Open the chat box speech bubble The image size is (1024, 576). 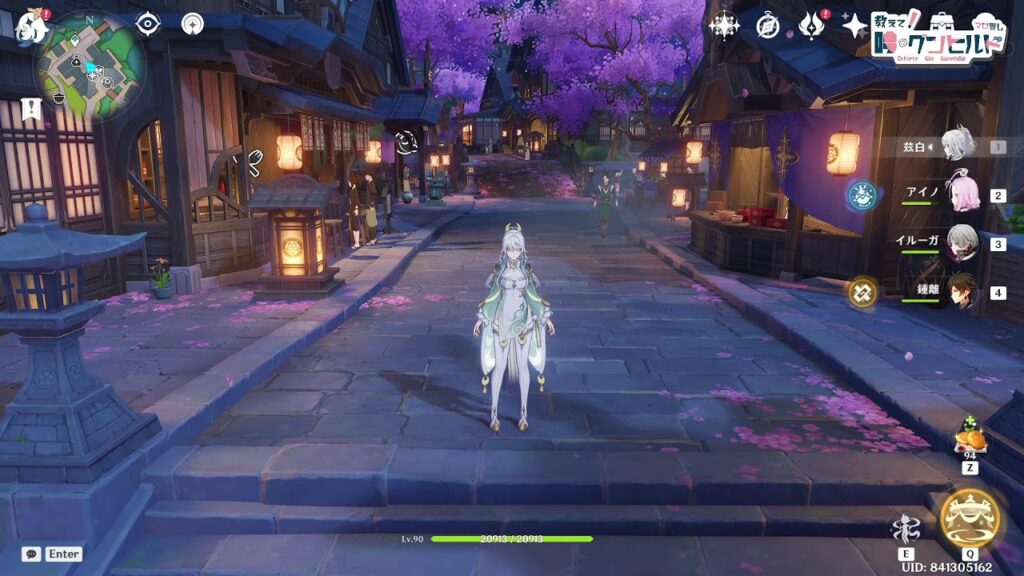[x=32, y=553]
